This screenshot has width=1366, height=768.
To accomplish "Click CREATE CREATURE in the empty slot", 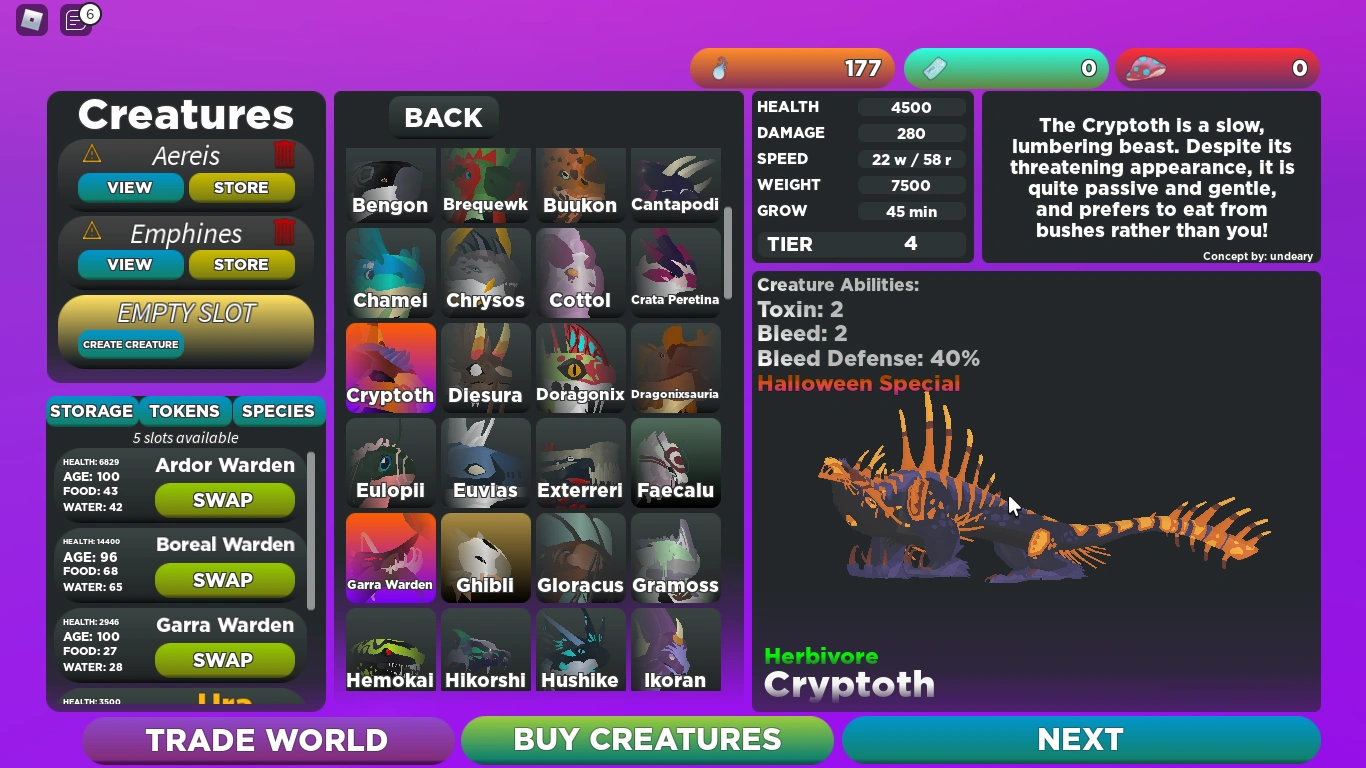I will [130, 343].
